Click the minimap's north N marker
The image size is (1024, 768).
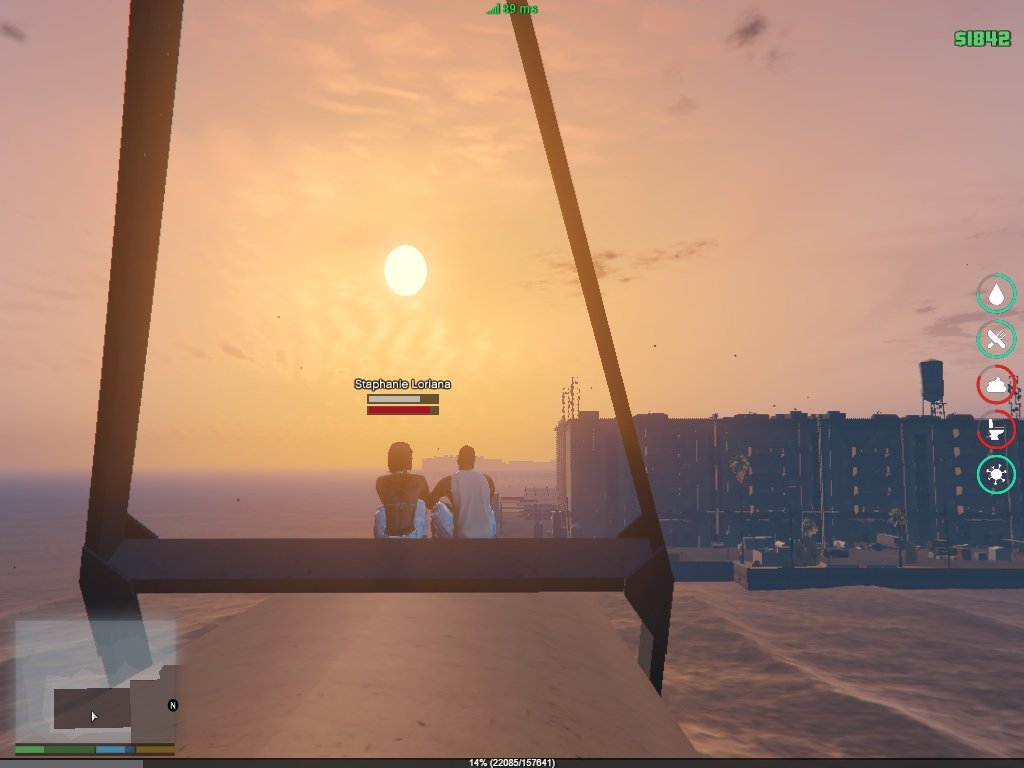point(172,705)
